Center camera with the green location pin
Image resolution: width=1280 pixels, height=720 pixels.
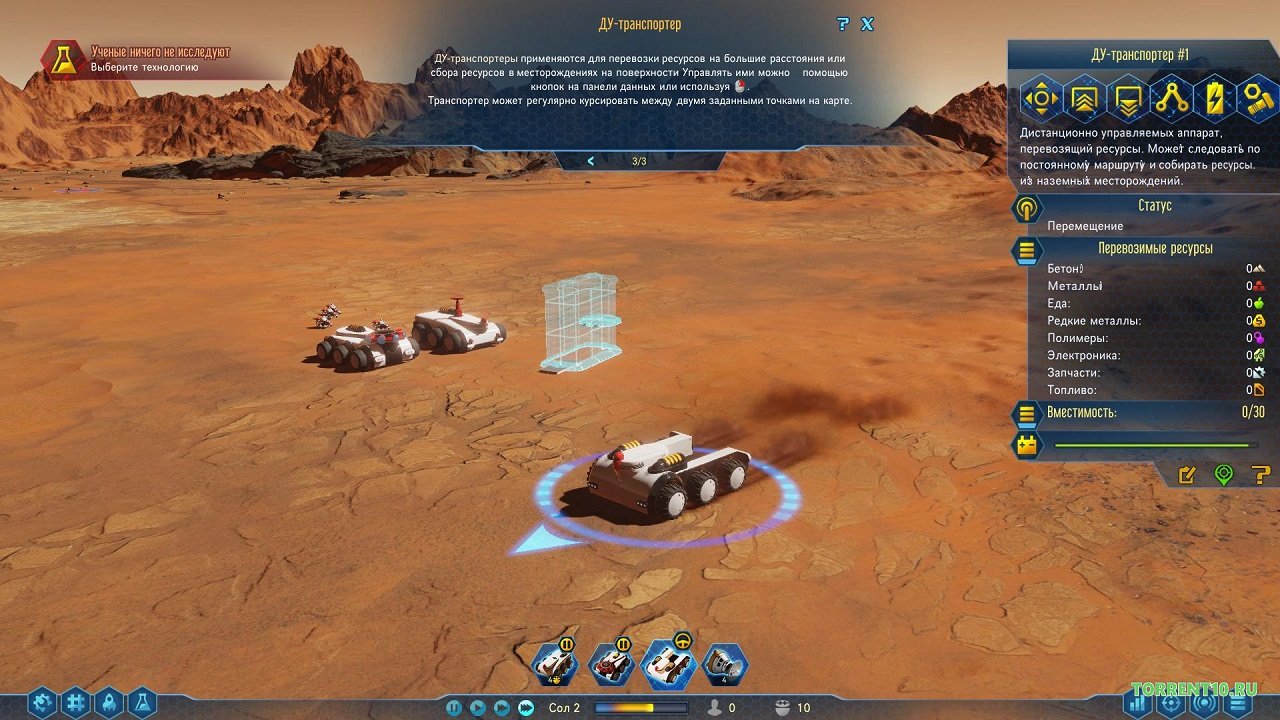[1223, 475]
